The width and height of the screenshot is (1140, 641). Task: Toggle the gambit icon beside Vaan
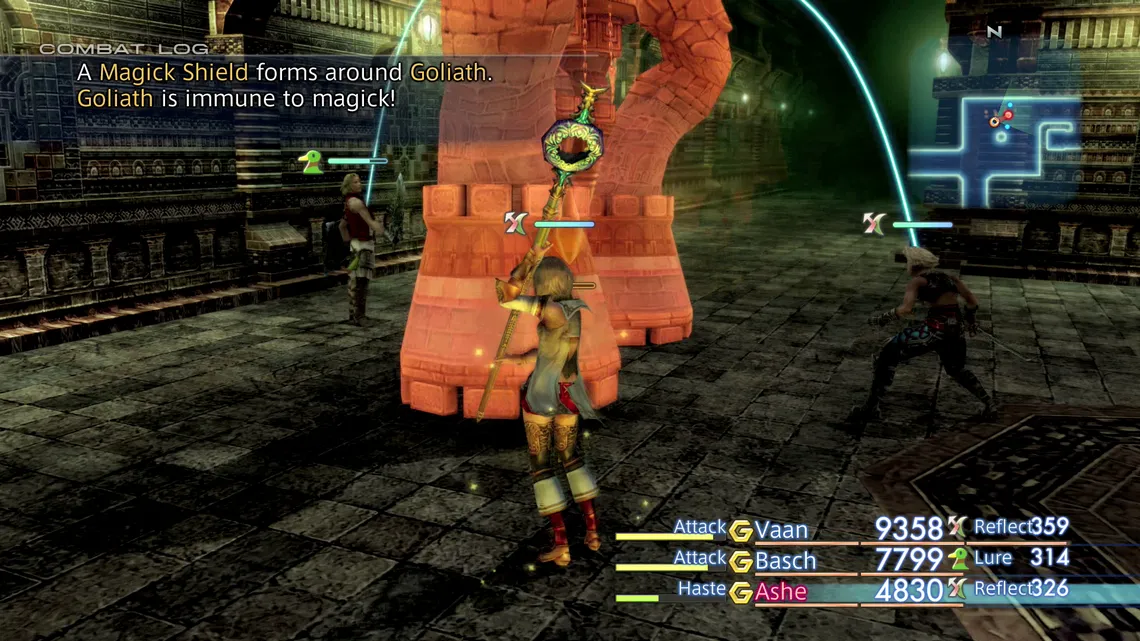(740, 531)
